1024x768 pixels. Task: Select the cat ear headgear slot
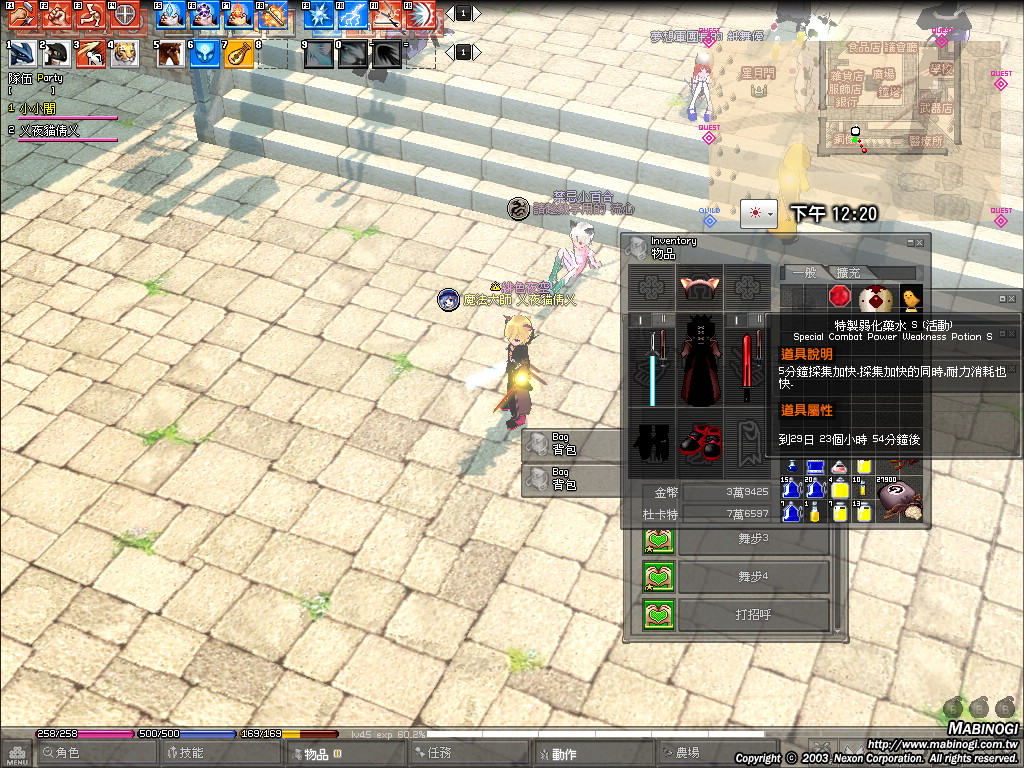tap(700, 287)
